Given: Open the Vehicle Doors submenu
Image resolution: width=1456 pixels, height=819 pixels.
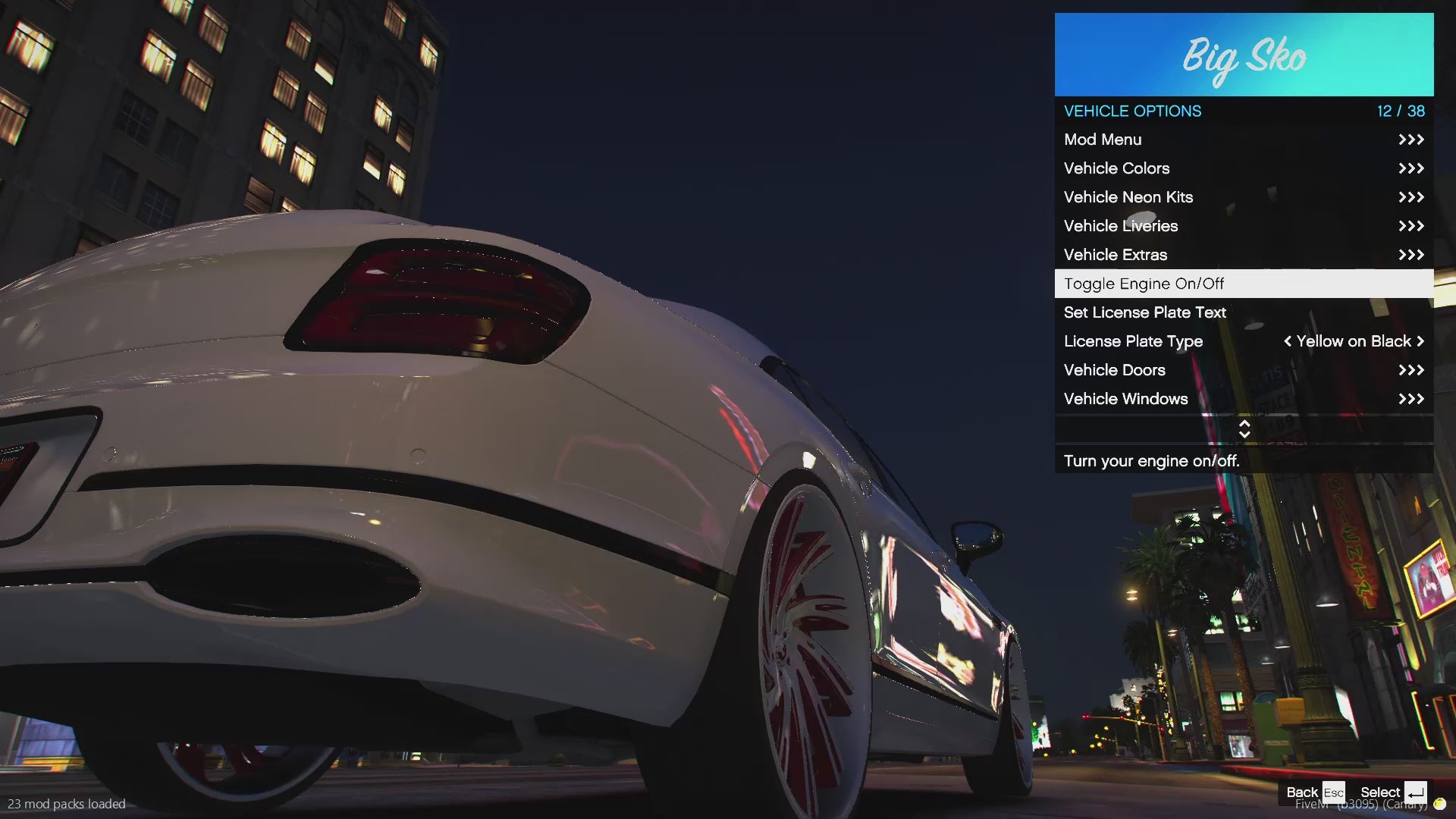Looking at the screenshot, I should pos(1244,370).
